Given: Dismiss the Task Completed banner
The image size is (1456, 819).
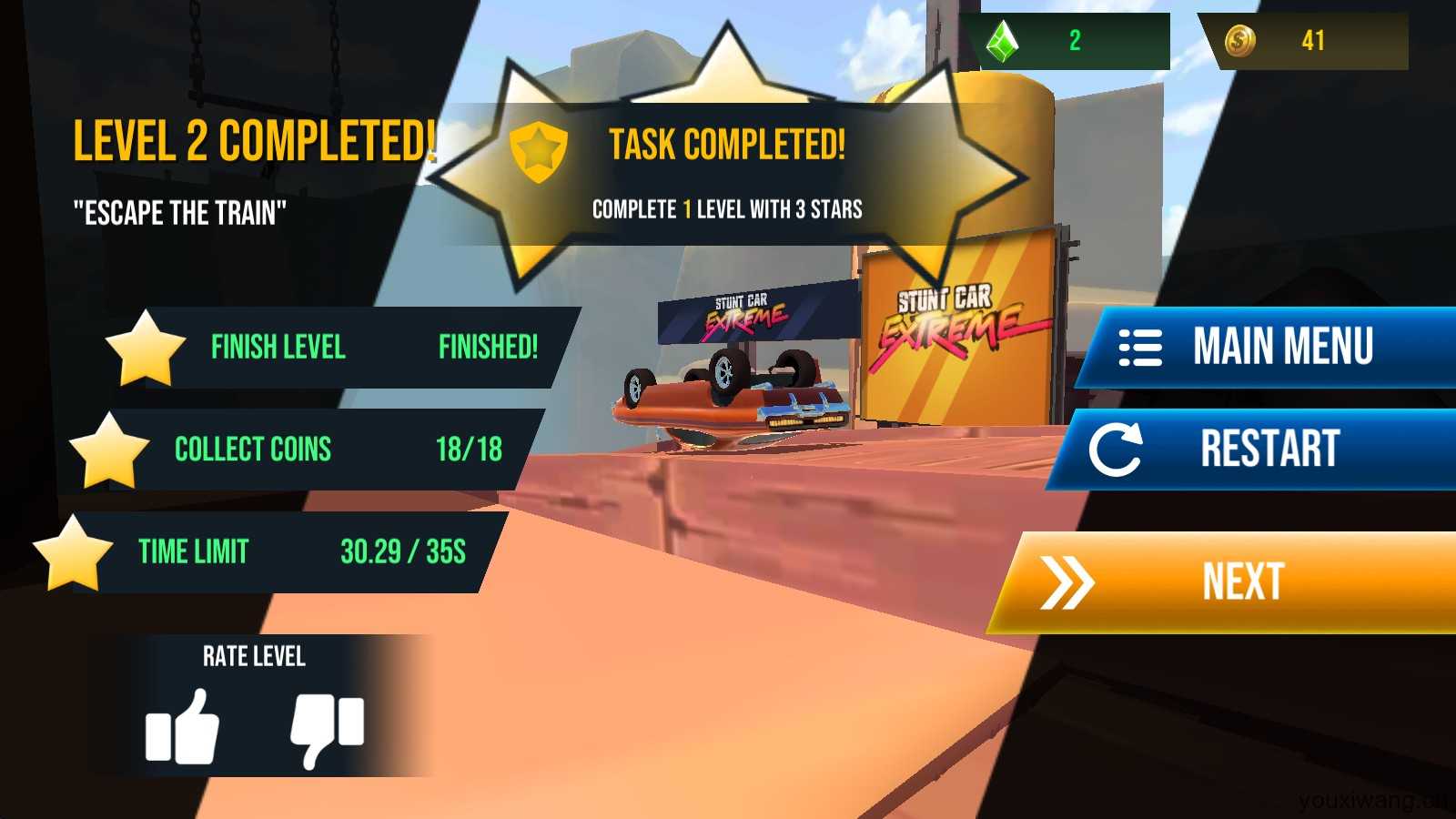Looking at the screenshot, I should 726,173.
